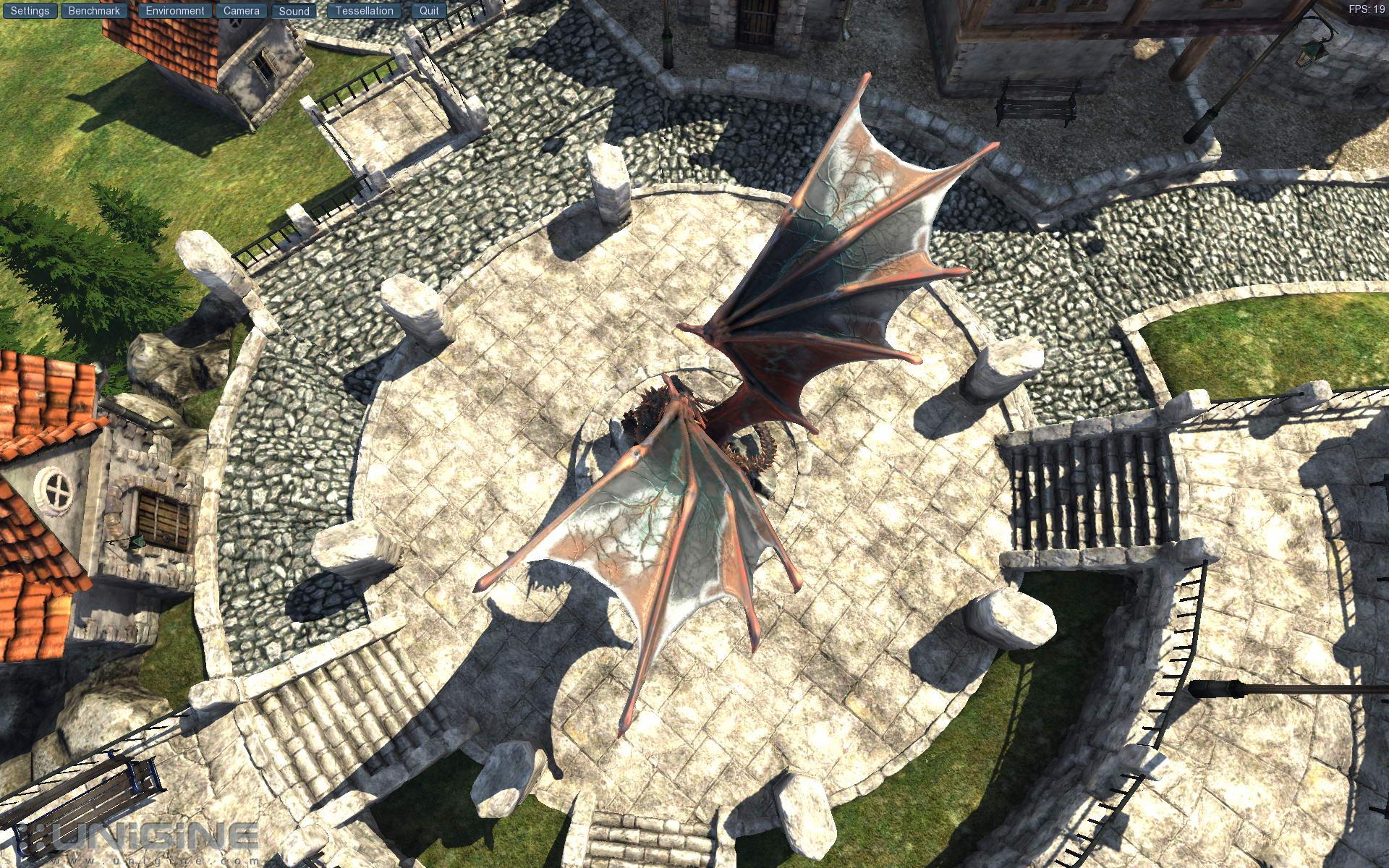Open the Settings menu
Image resolution: width=1389 pixels, height=868 pixels.
click(30, 11)
